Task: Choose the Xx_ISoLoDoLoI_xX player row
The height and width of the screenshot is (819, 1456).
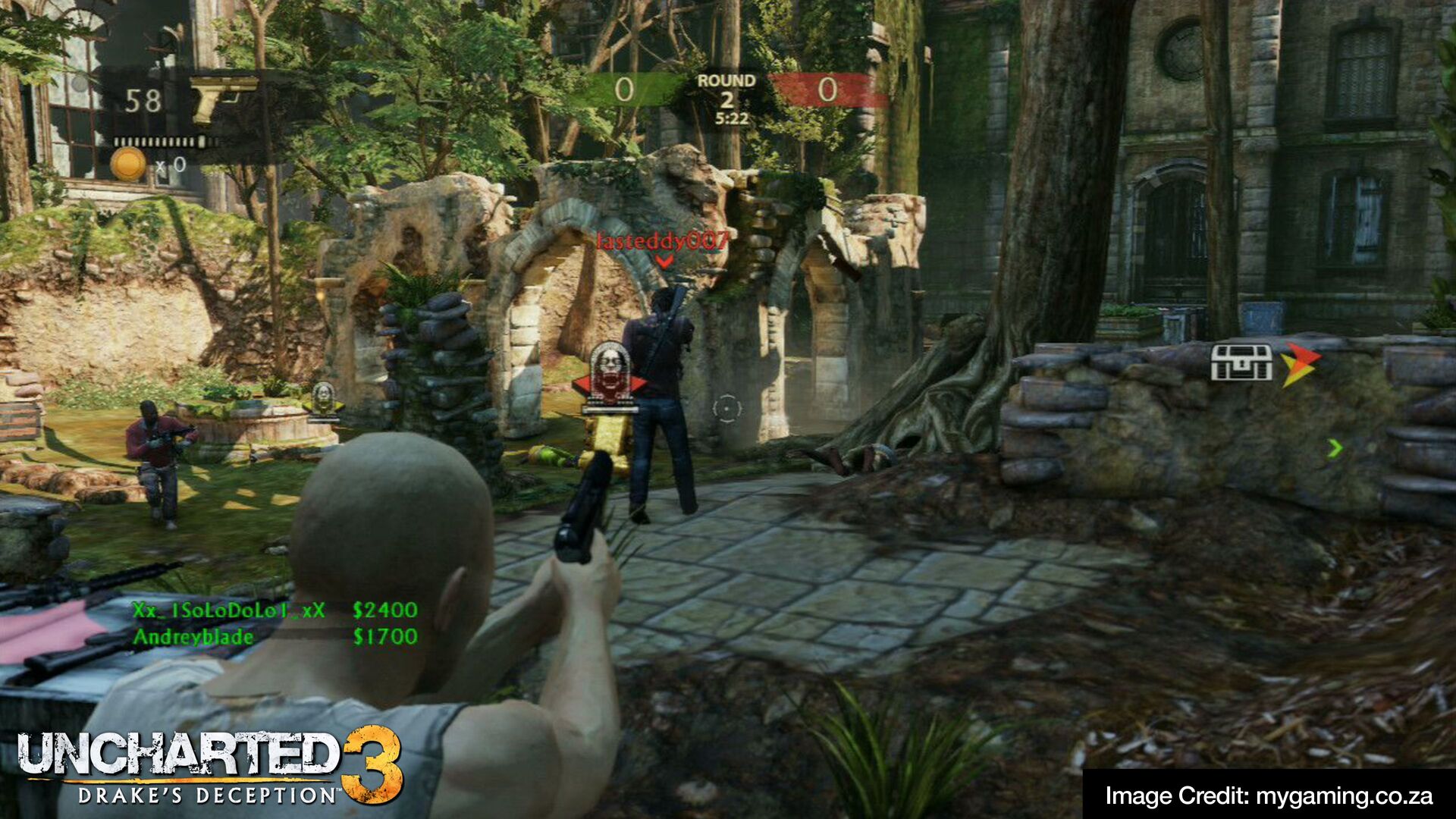Action: pyautogui.click(x=275, y=610)
